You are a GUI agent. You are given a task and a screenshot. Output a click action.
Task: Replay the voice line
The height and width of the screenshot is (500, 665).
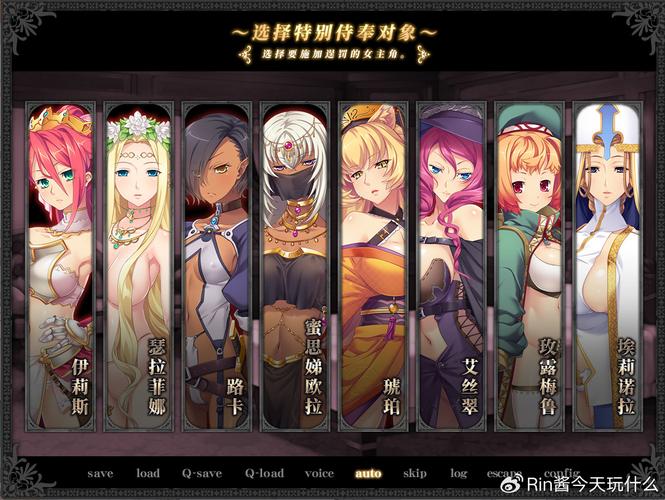pos(319,473)
